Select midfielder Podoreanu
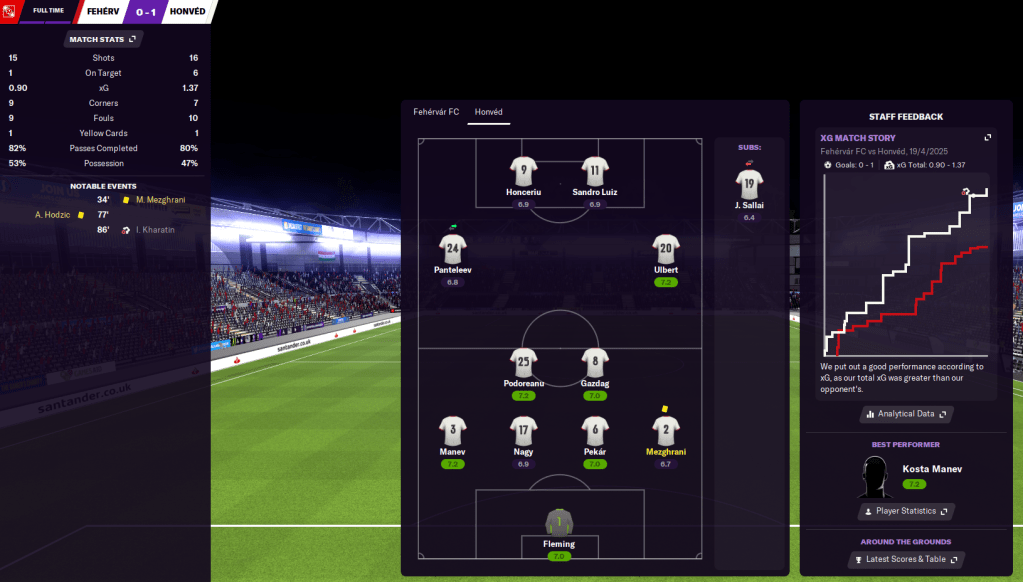The image size is (1023, 582). click(524, 365)
